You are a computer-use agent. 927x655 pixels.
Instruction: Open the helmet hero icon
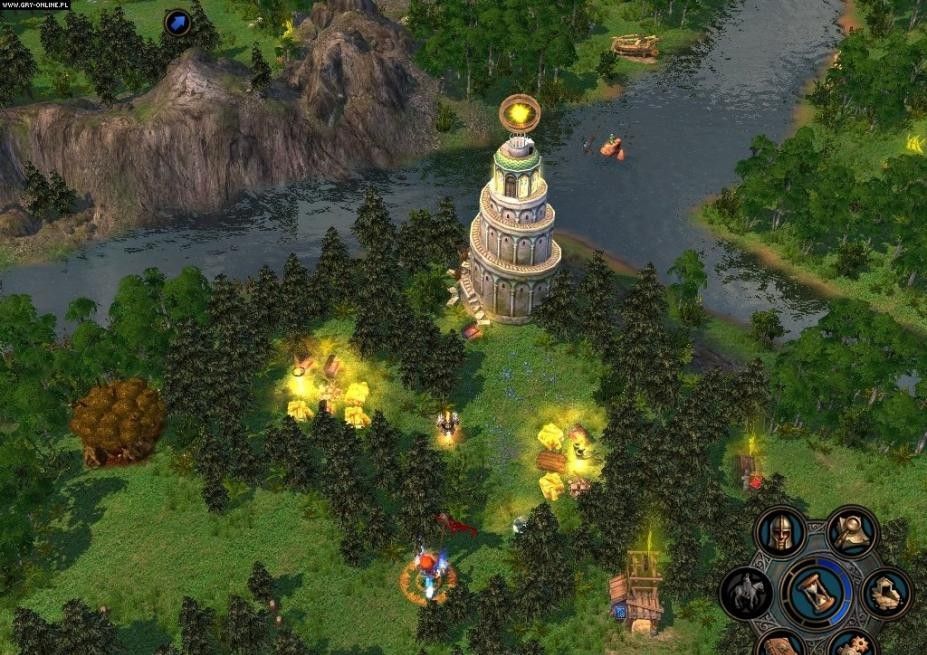779,531
